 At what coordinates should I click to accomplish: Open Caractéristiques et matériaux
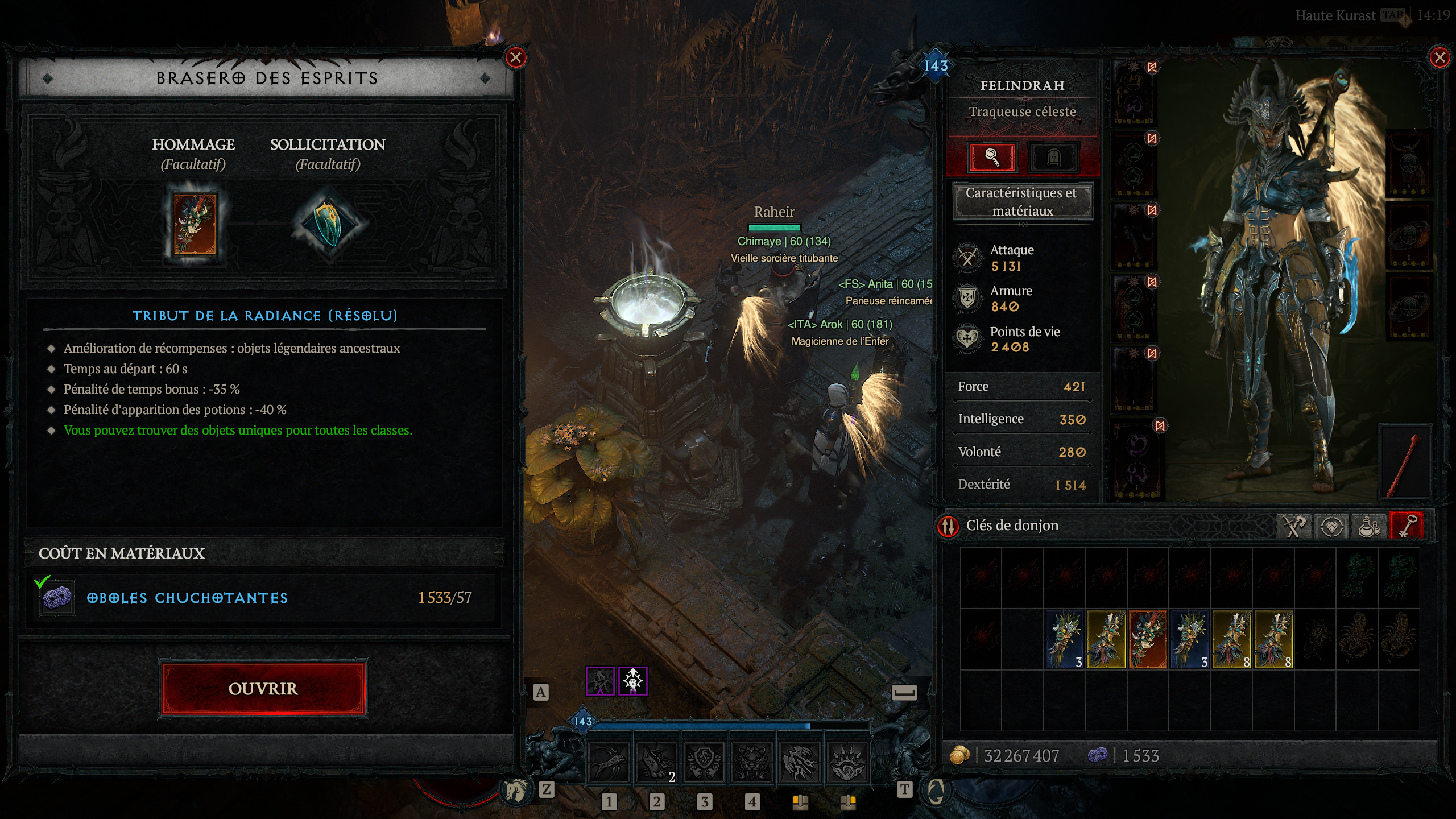click(x=1022, y=201)
